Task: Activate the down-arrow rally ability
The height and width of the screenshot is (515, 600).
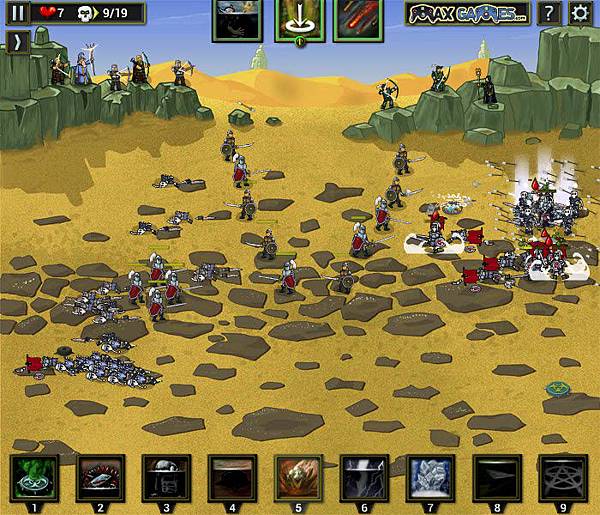Action: pos(299,20)
